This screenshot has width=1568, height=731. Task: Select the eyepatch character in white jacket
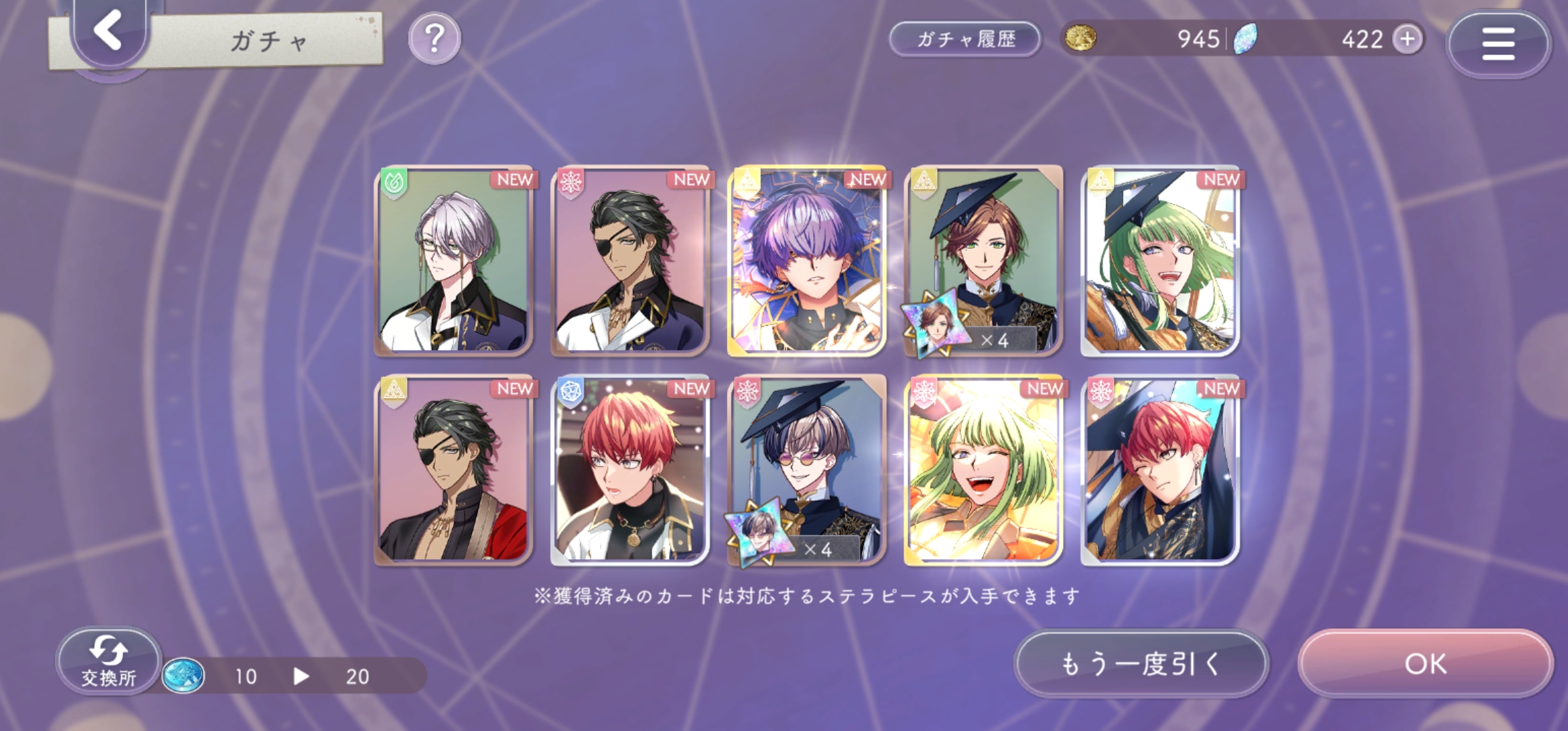(630, 261)
